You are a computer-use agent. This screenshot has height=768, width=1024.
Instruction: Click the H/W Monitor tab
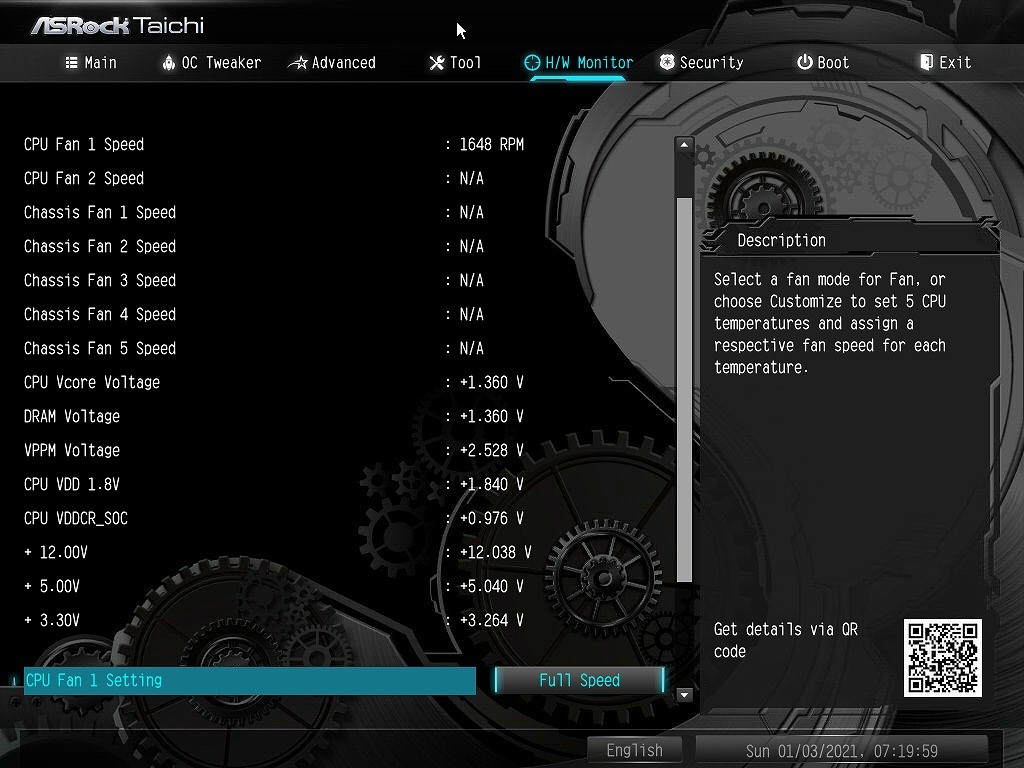[x=579, y=62]
